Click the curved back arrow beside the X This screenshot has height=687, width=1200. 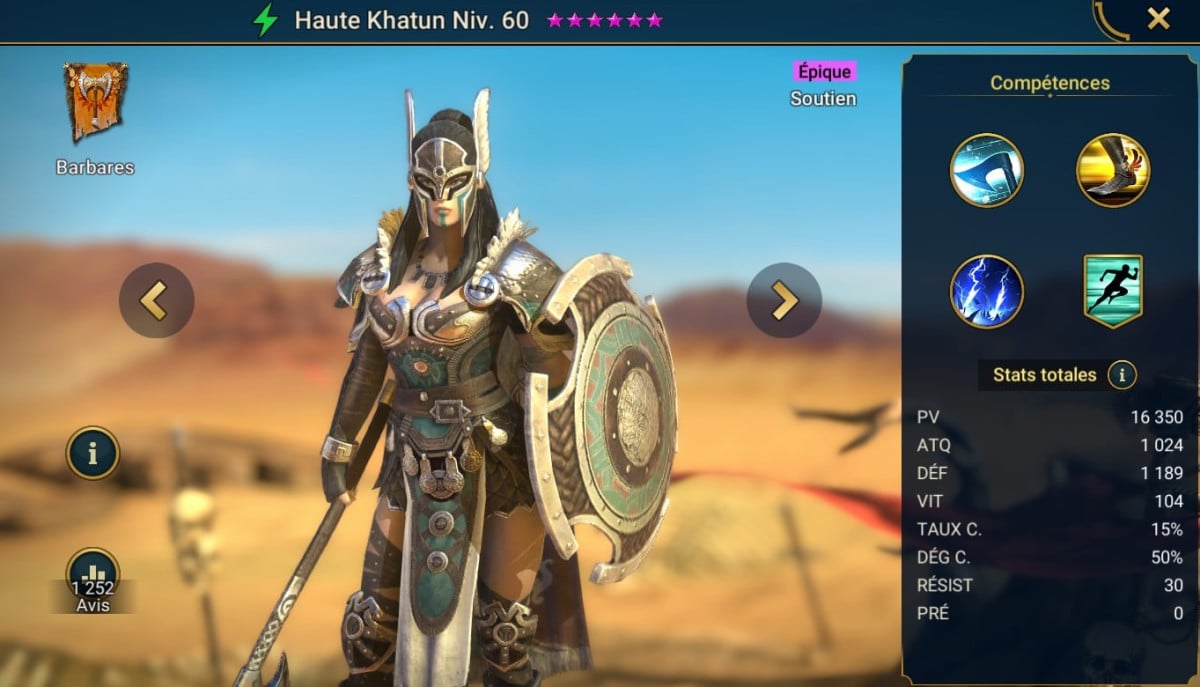pos(1110,20)
